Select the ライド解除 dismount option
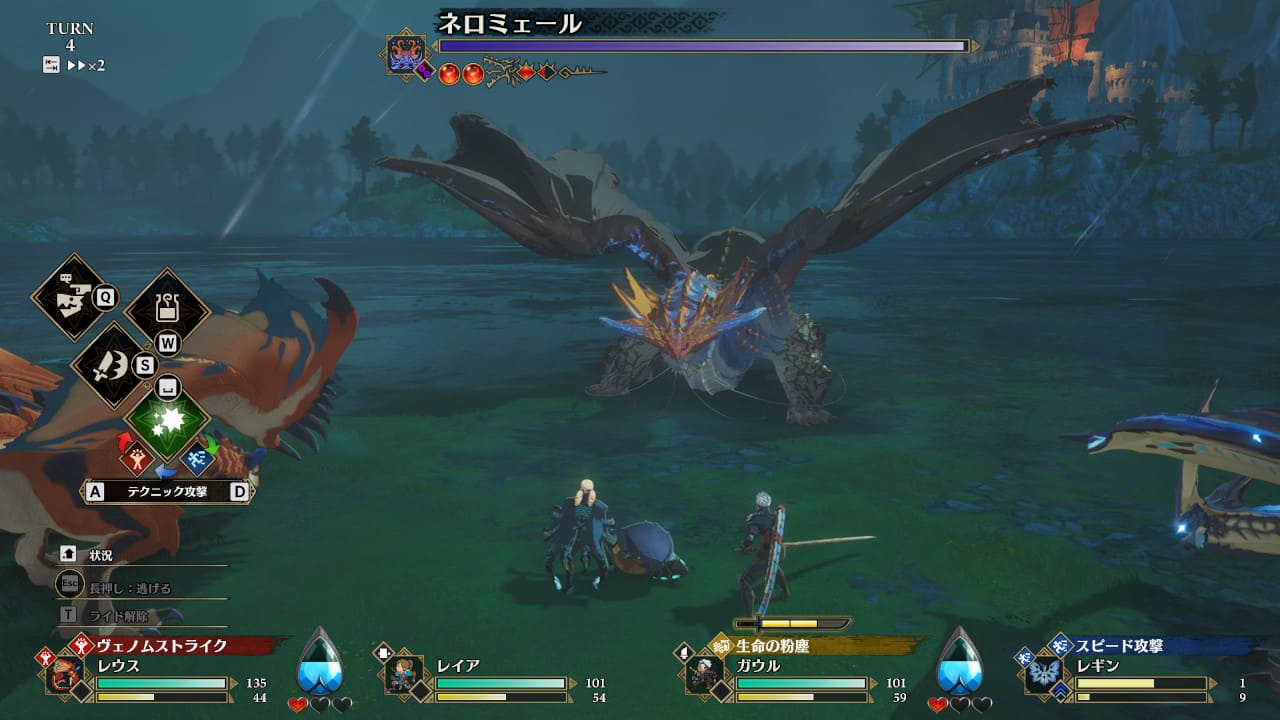This screenshot has height=720, width=1280. tap(116, 614)
